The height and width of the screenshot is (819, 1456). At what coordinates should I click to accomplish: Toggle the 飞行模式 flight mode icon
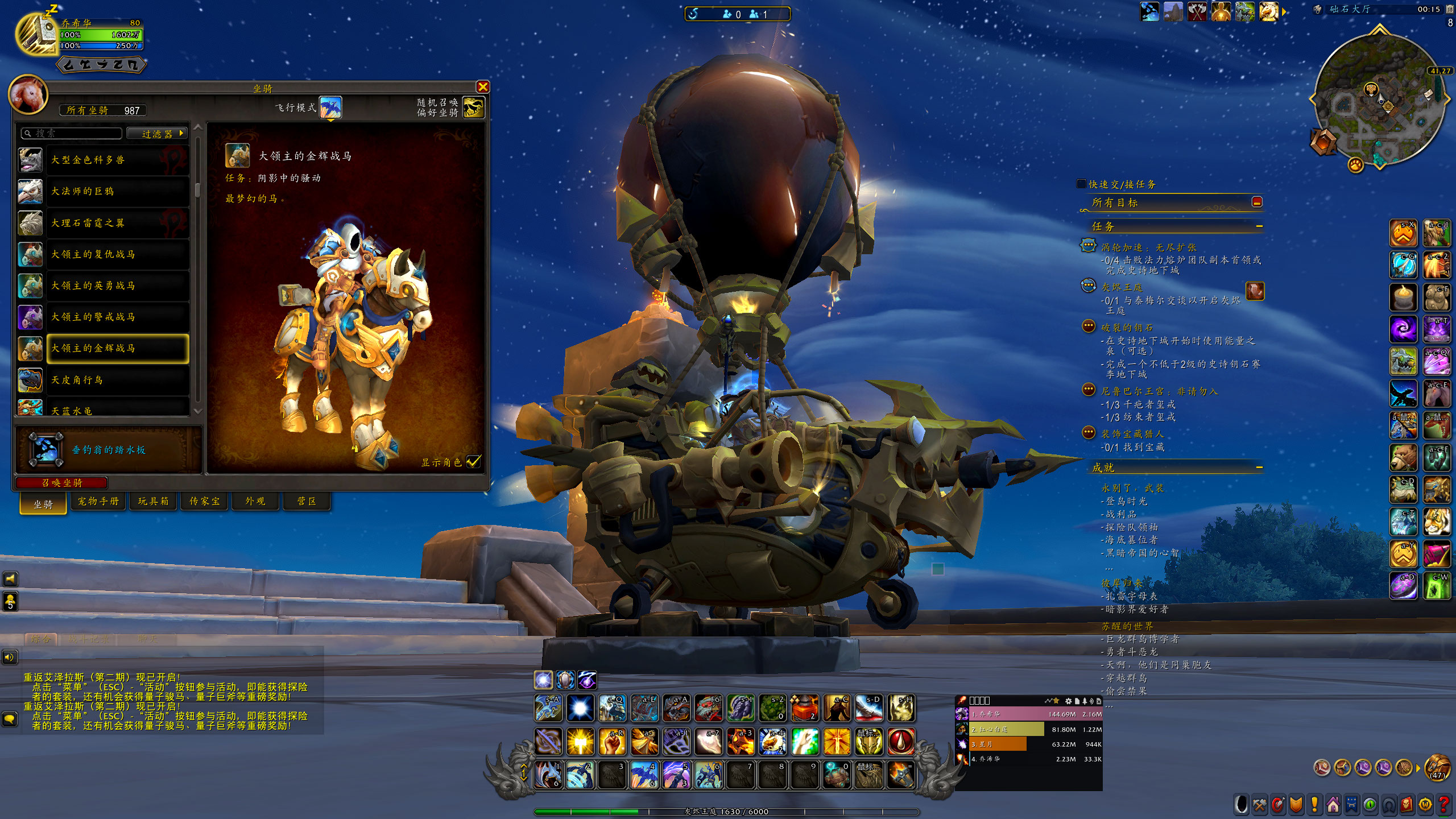pyautogui.click(x=330, y=107)
